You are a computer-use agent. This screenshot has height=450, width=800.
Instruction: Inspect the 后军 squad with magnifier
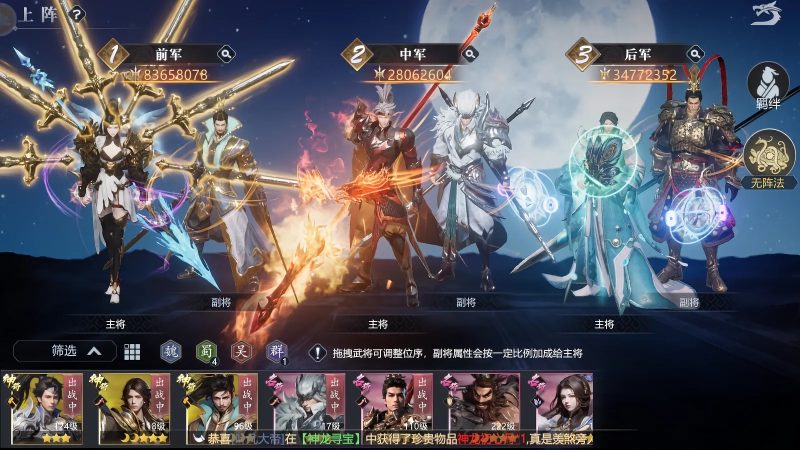(693, 54)
